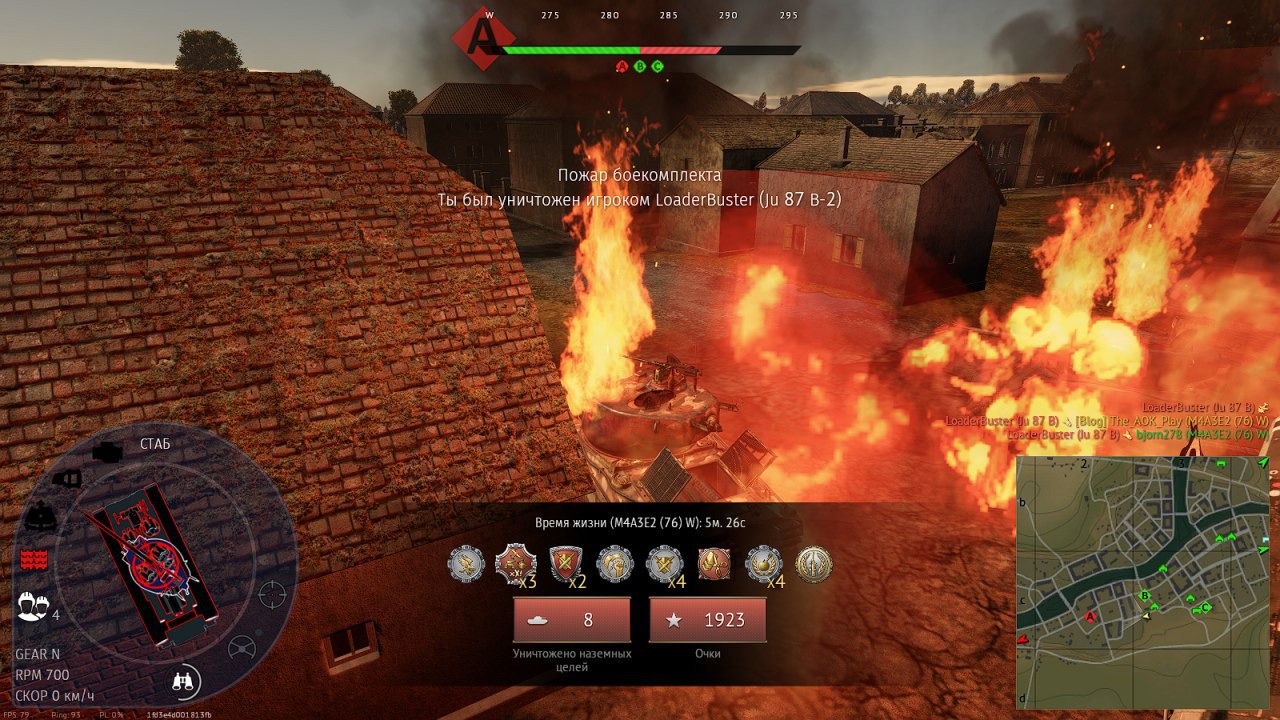The height and width of the screenshot is (720, 1280).
Task: Click the crosshair reticle icon
Action: coord(272,594)
